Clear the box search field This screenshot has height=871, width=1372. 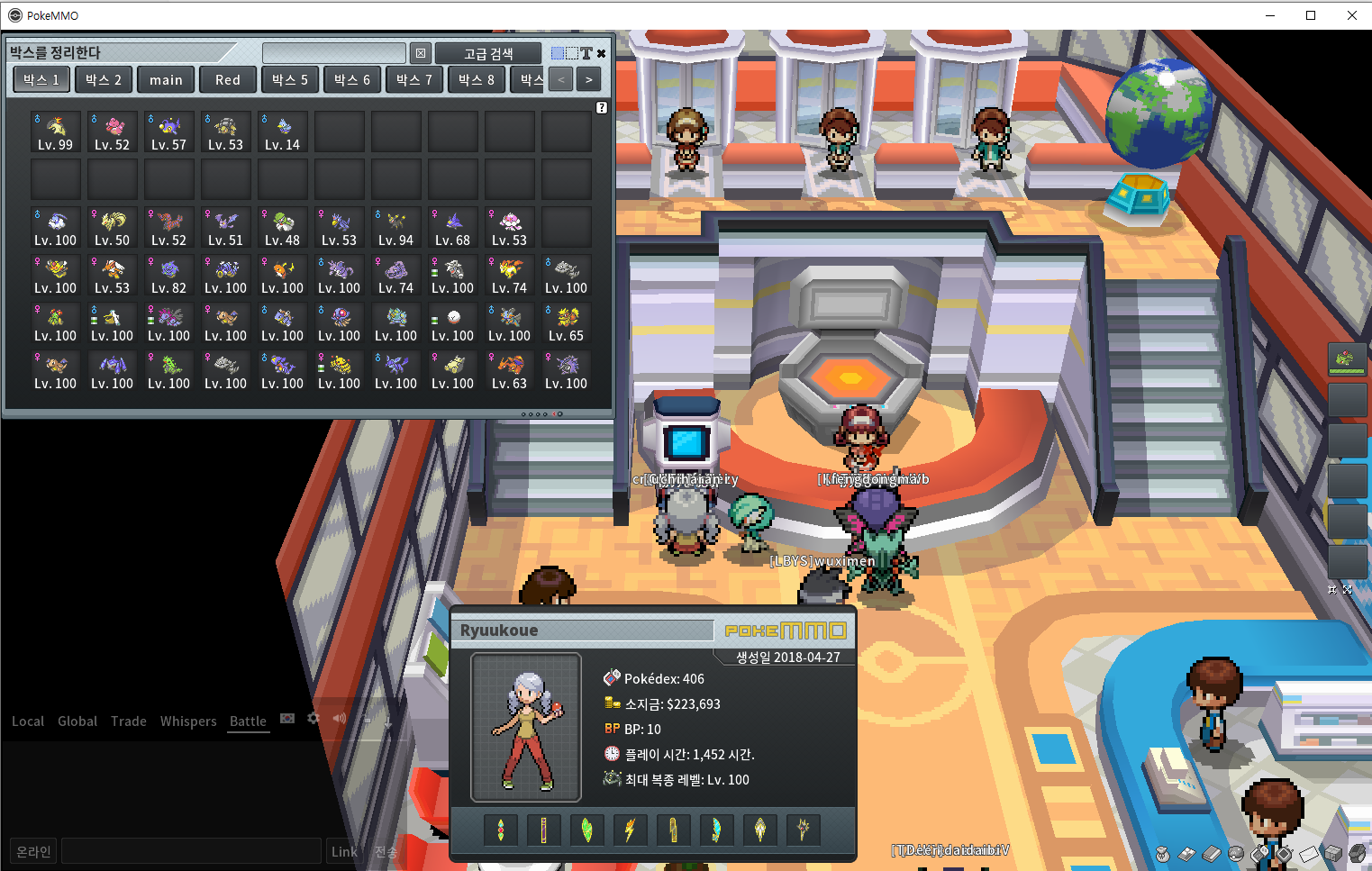pyautogui.click(x=421, y=53)
